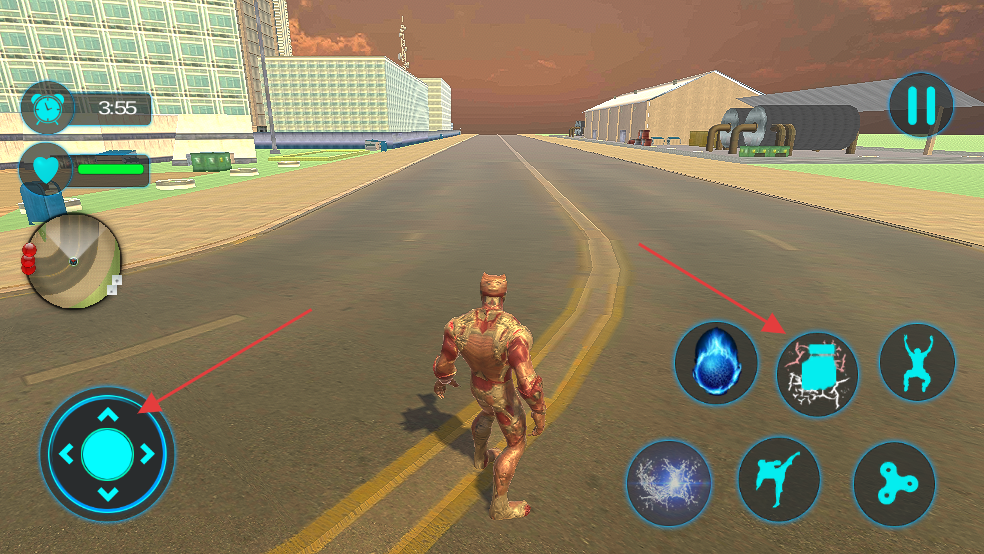Click the joystick's left arrow
Viewport: 984px width, 554px height.
coord(66,455)
